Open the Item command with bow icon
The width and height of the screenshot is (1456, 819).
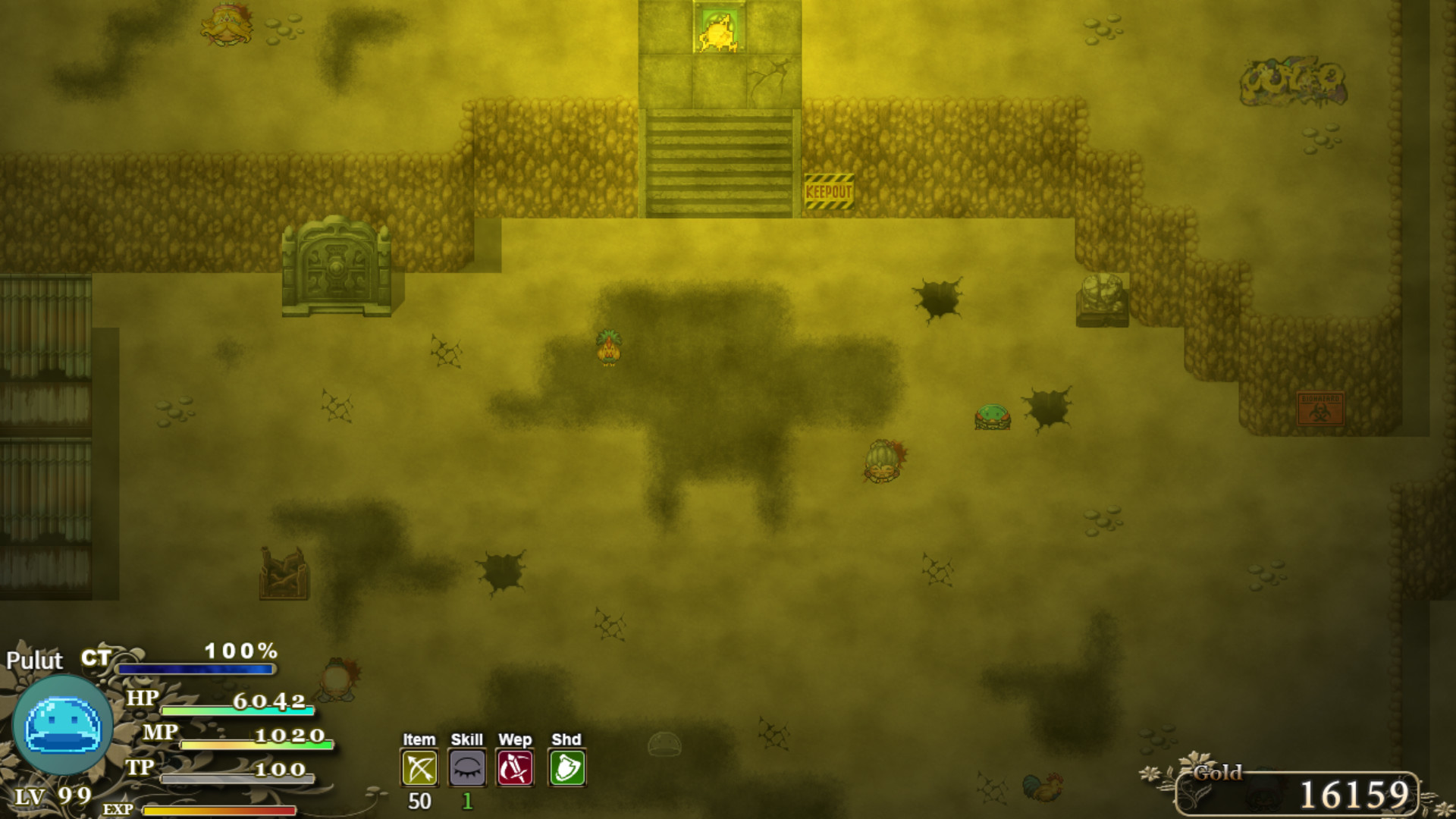pos(419,767)
